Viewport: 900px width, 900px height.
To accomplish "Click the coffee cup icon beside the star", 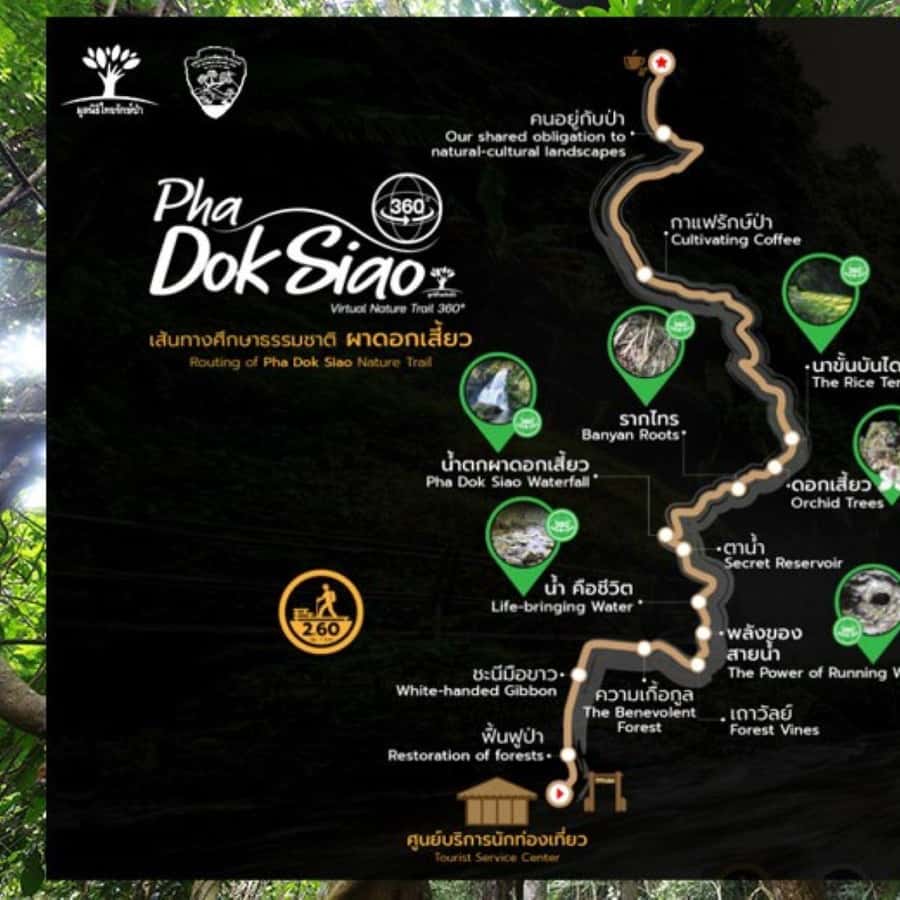I will point(634,62).
